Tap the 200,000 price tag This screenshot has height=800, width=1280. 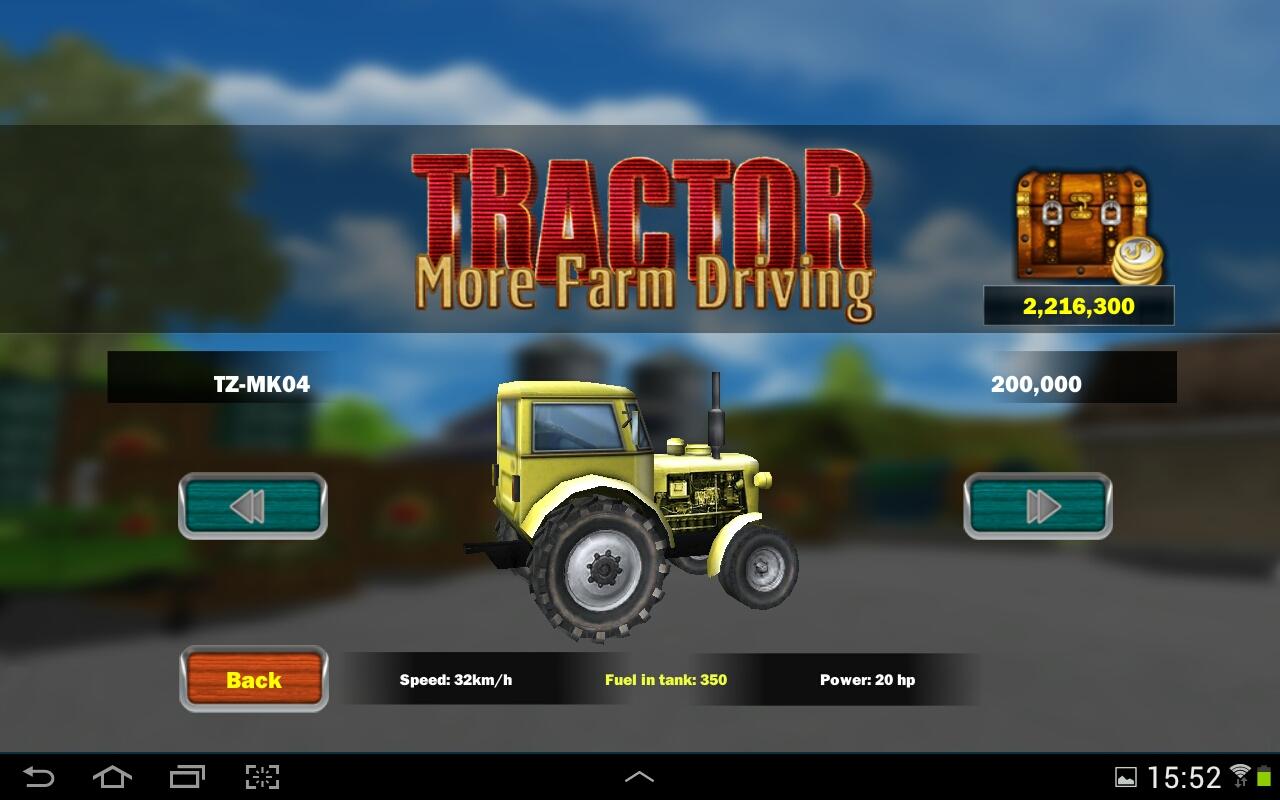pyautogui.click(x=1036, y=383)
